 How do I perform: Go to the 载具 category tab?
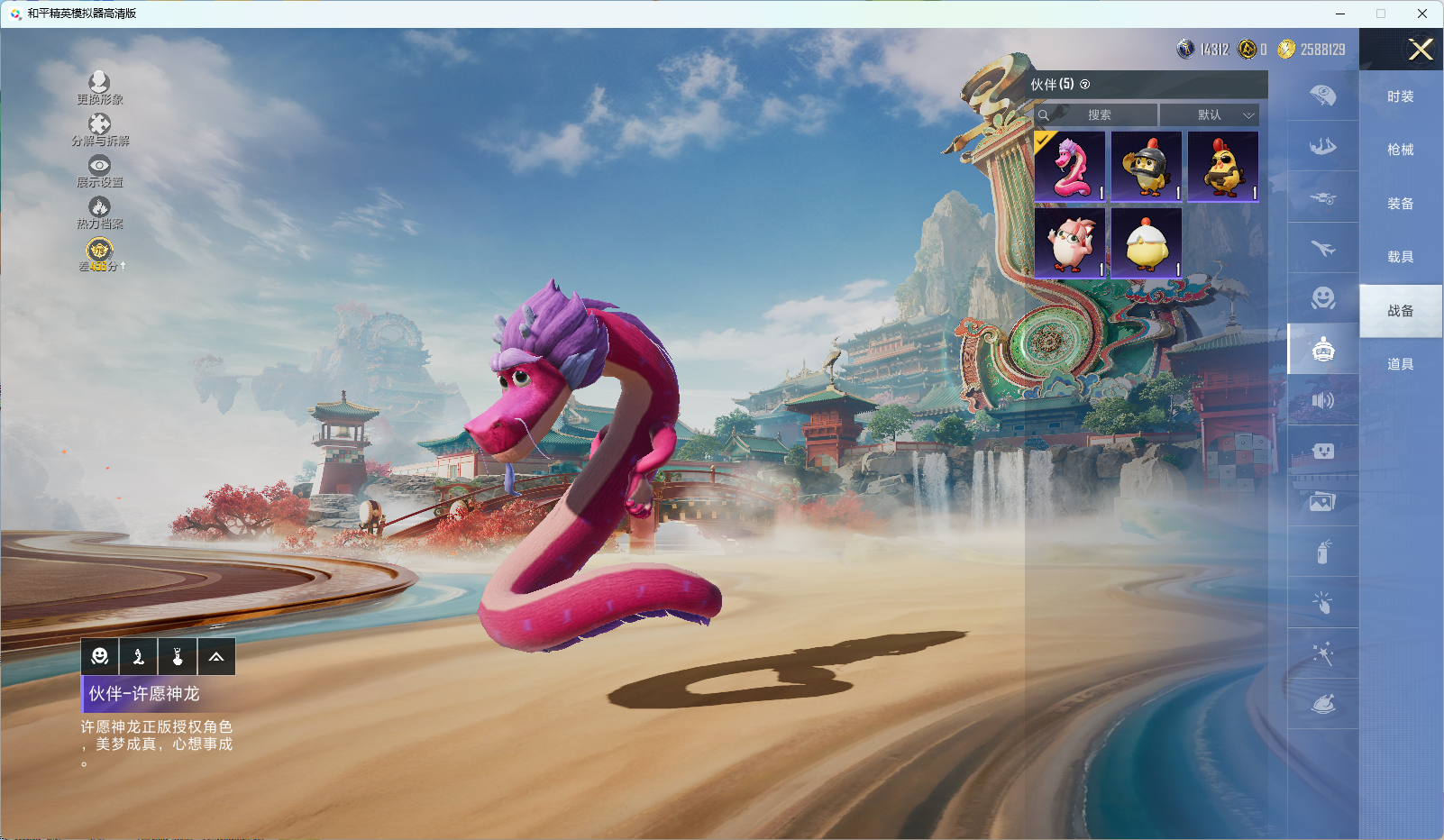pos(1400,257)
